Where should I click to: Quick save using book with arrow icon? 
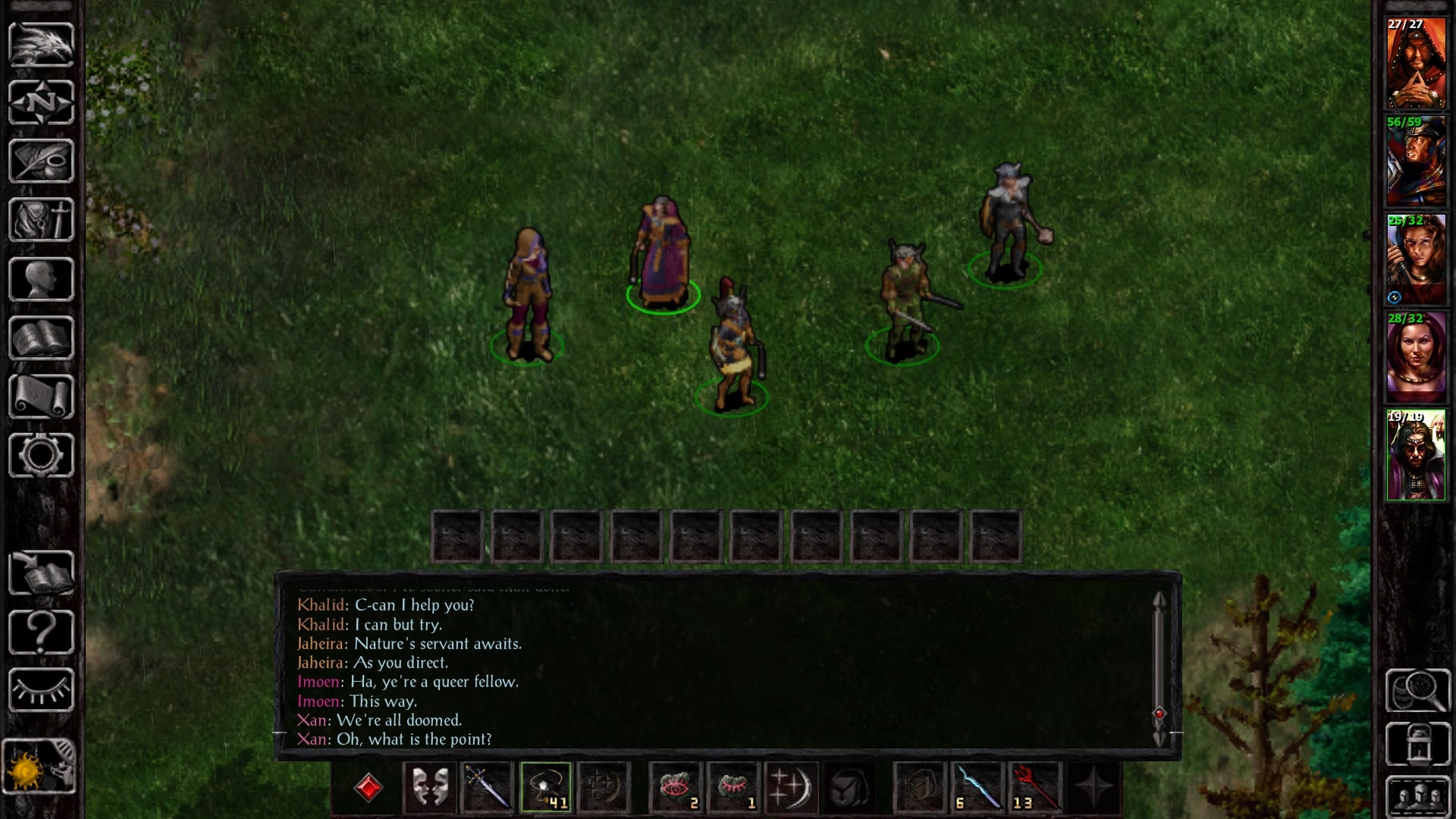point(41,573)
